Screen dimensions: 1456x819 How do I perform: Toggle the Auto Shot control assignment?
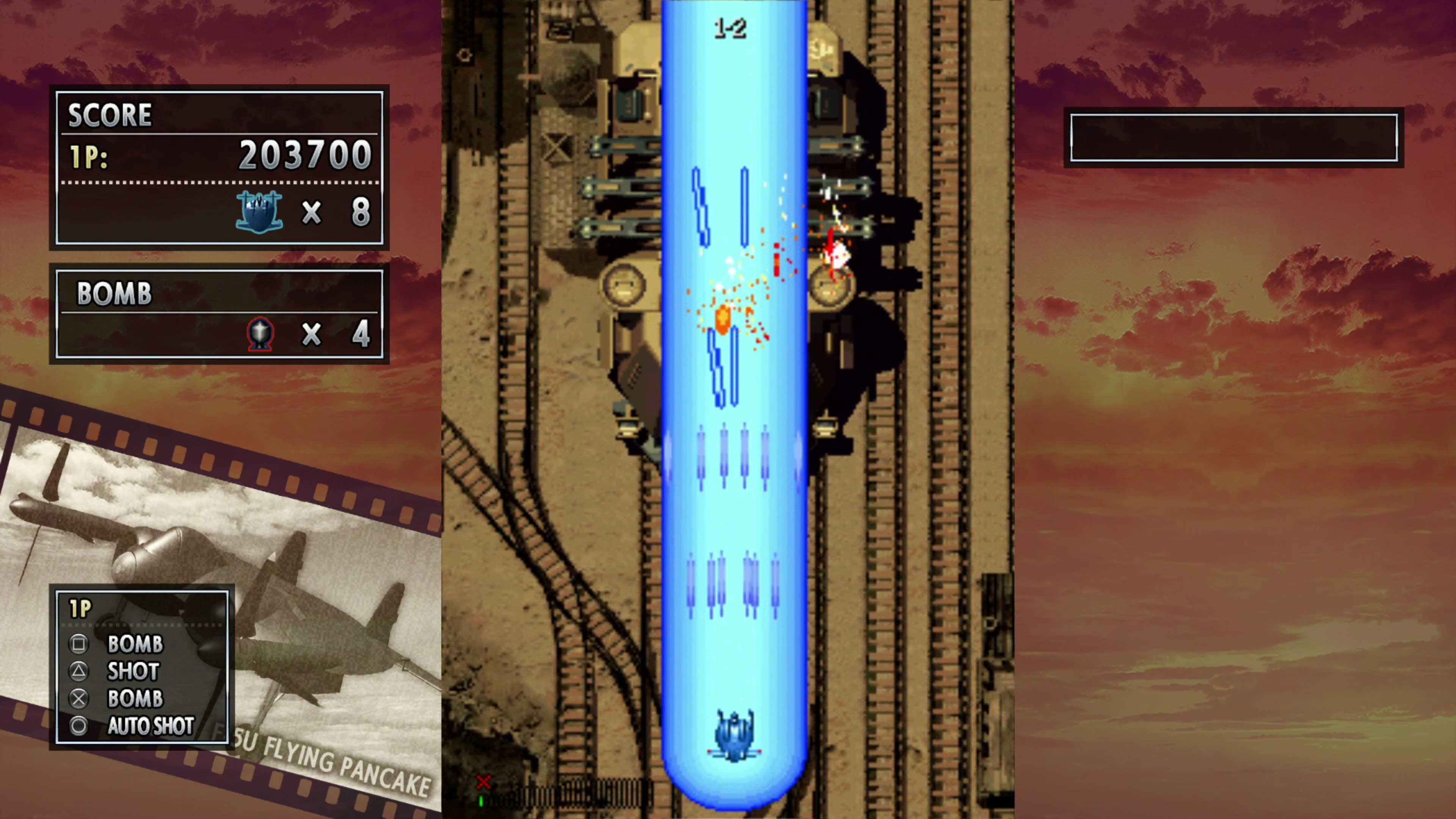pos(151,726)
